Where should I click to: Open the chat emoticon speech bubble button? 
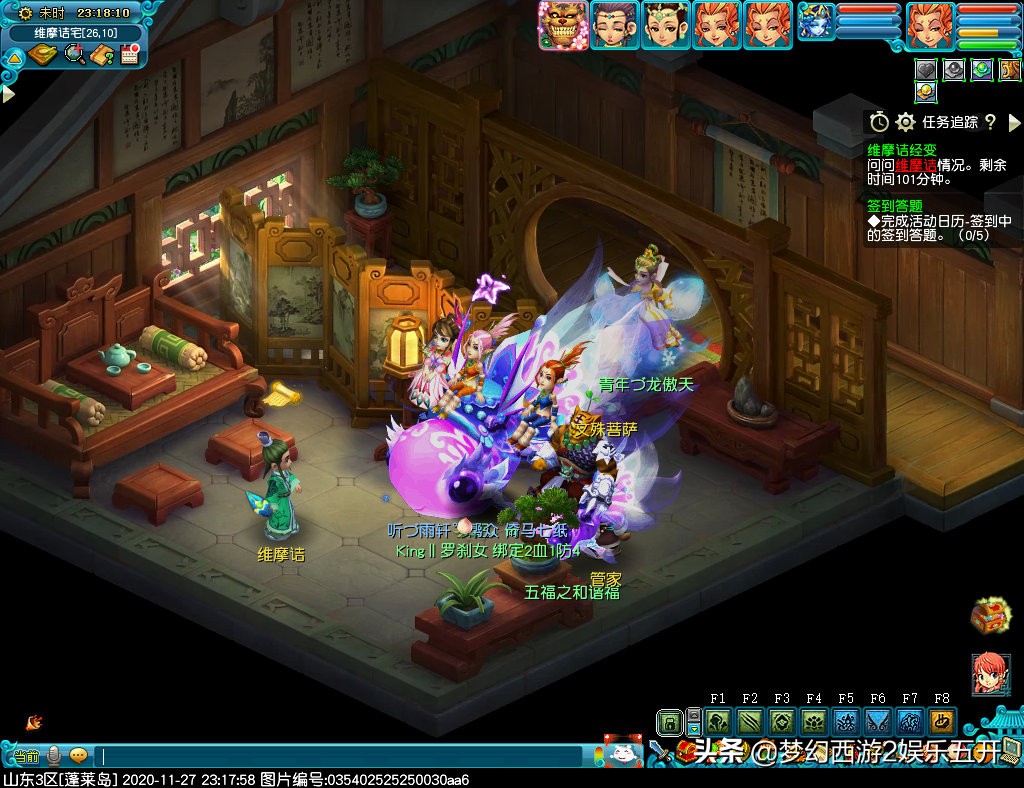coord(78,756)
